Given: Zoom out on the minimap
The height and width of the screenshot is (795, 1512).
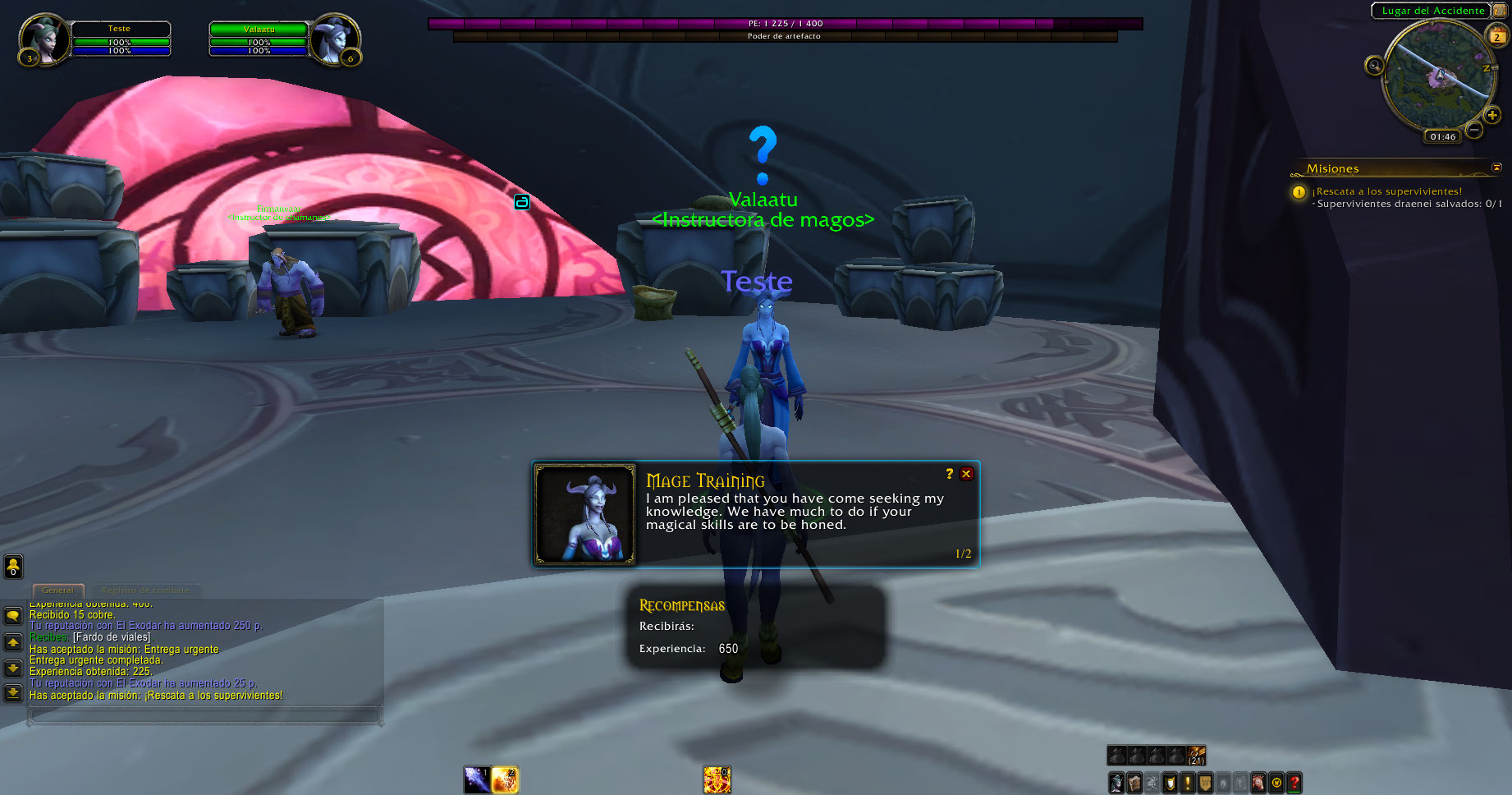Looking at the screenshot, I should click(x=1474, y=130).
